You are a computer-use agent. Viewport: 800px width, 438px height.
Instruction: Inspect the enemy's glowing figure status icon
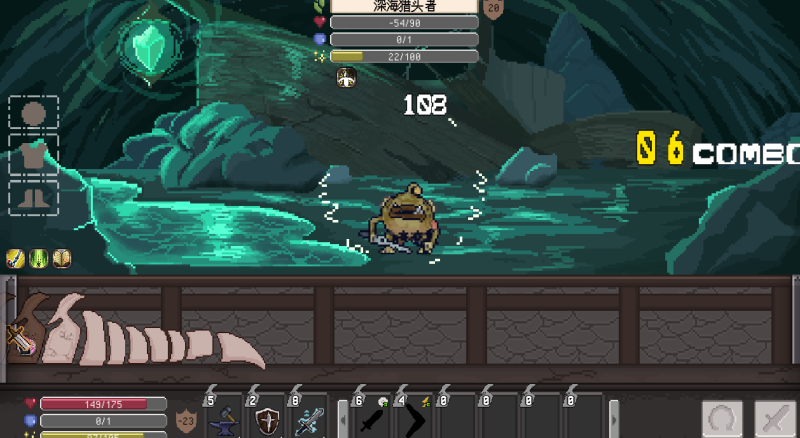(x=346, y=78)
